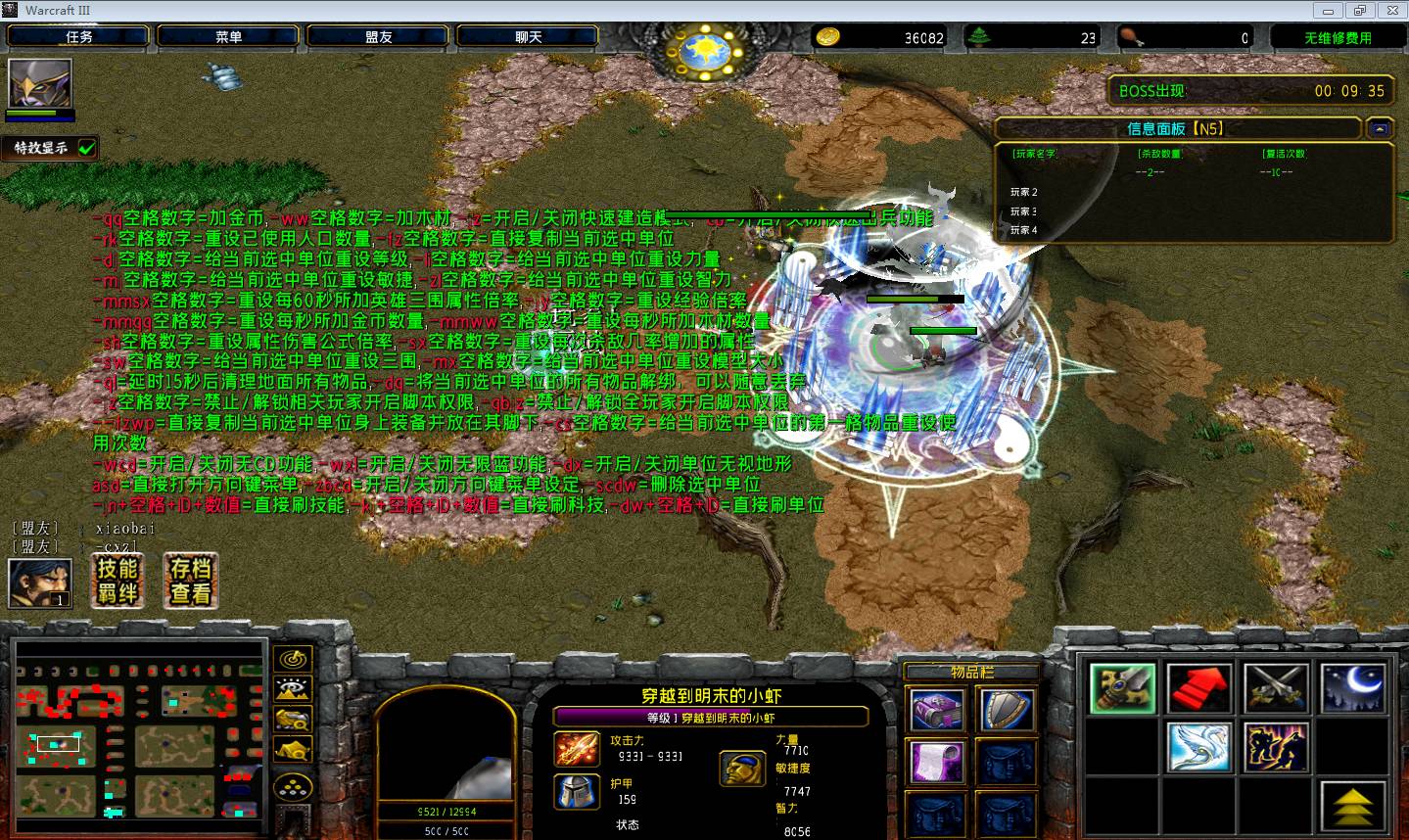Click on the minimap
The height and width of the screenshot is (840, 1409).
coord(141,730)
